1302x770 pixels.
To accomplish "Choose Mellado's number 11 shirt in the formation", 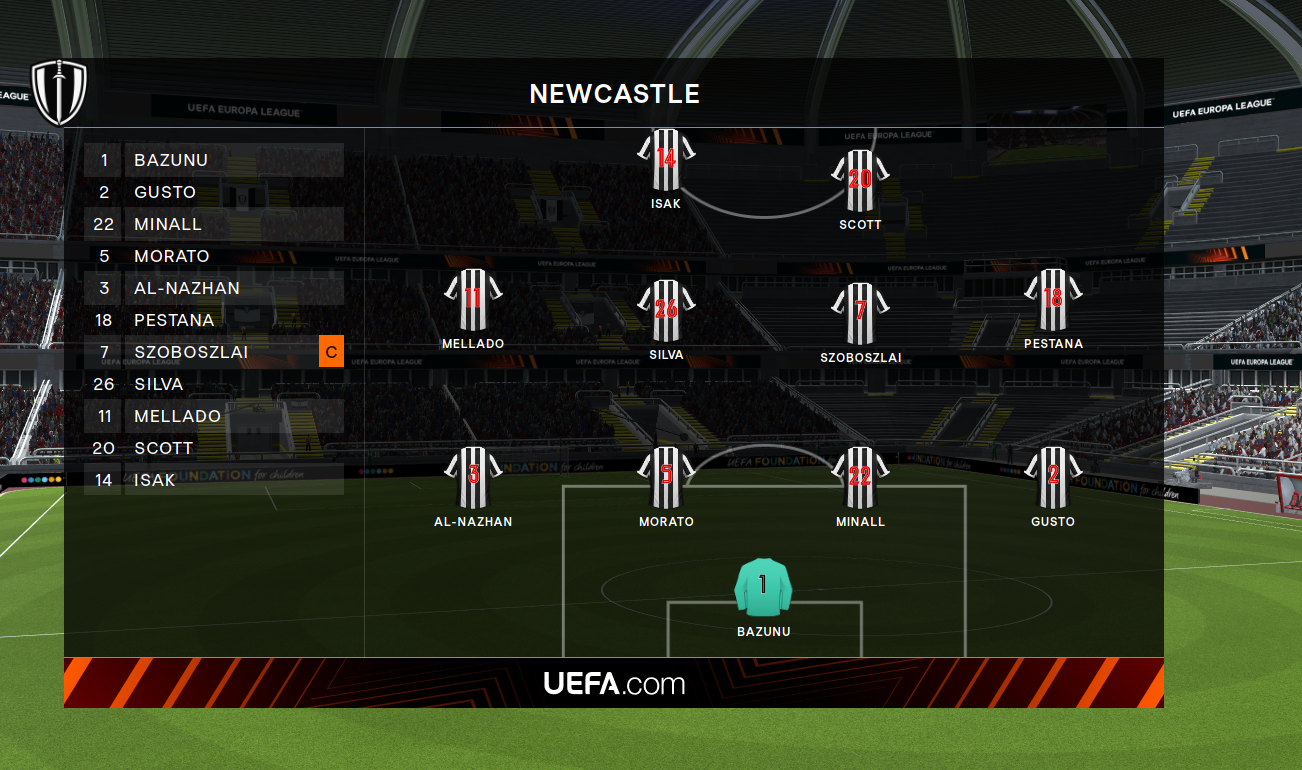I will click(x=473, y=299).
